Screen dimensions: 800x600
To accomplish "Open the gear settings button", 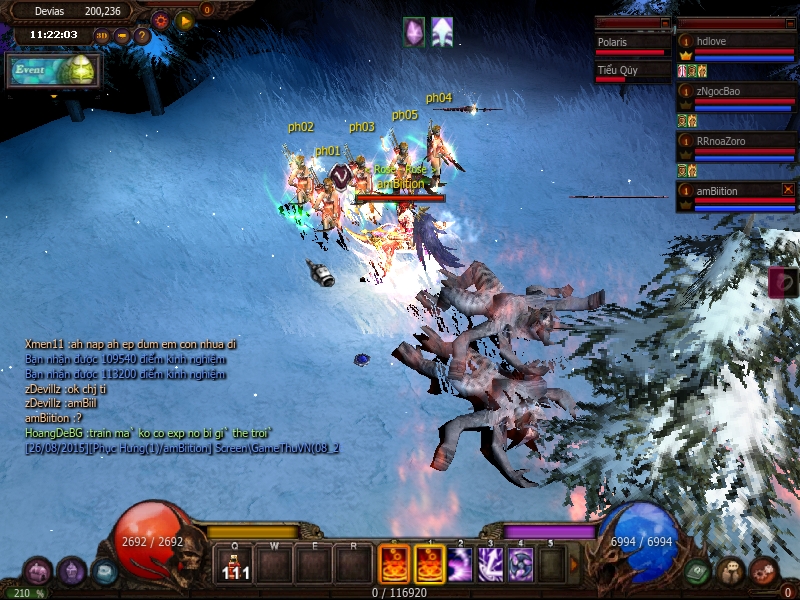I will click(161, 19).
